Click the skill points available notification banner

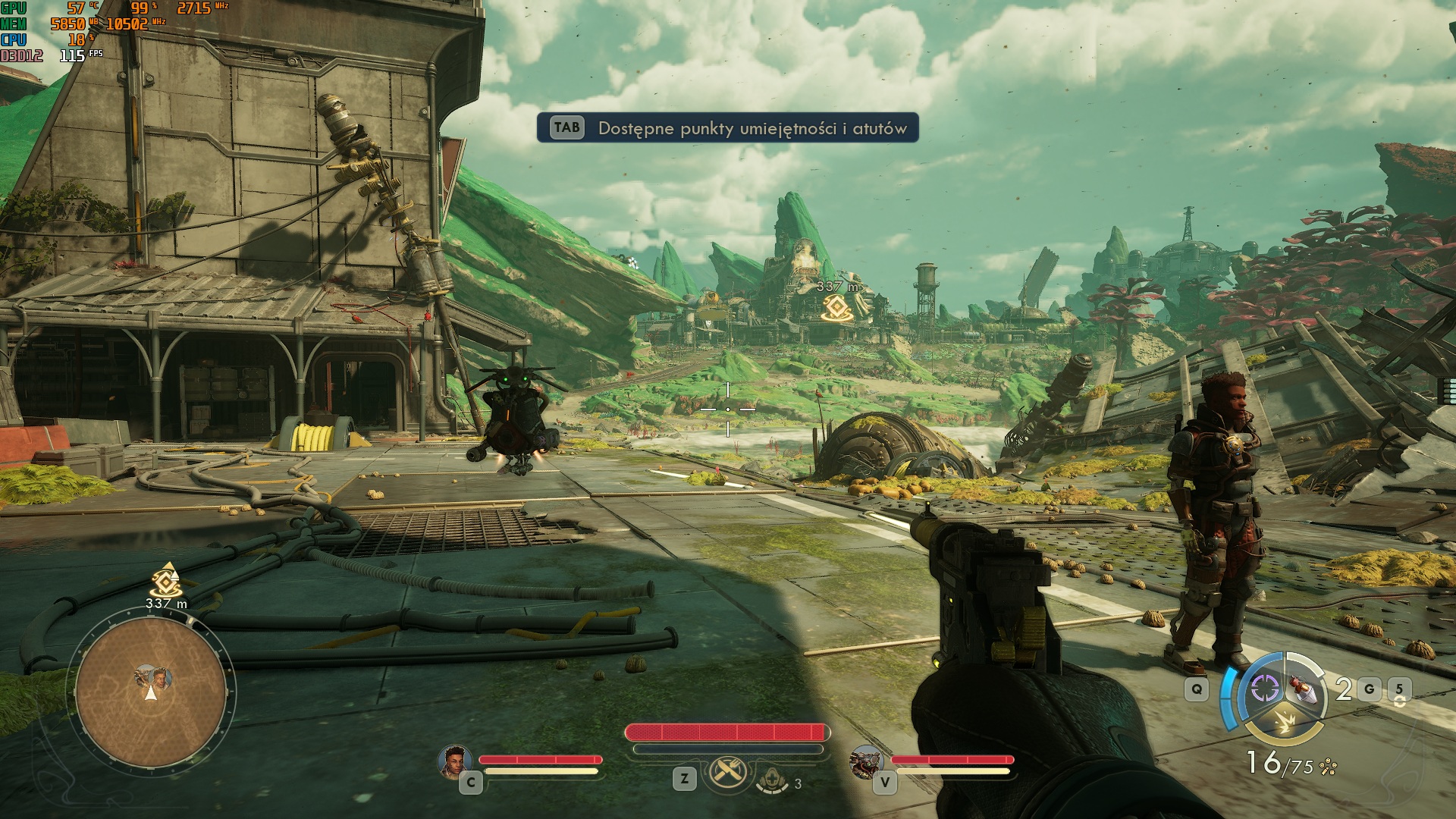(727, 127)
